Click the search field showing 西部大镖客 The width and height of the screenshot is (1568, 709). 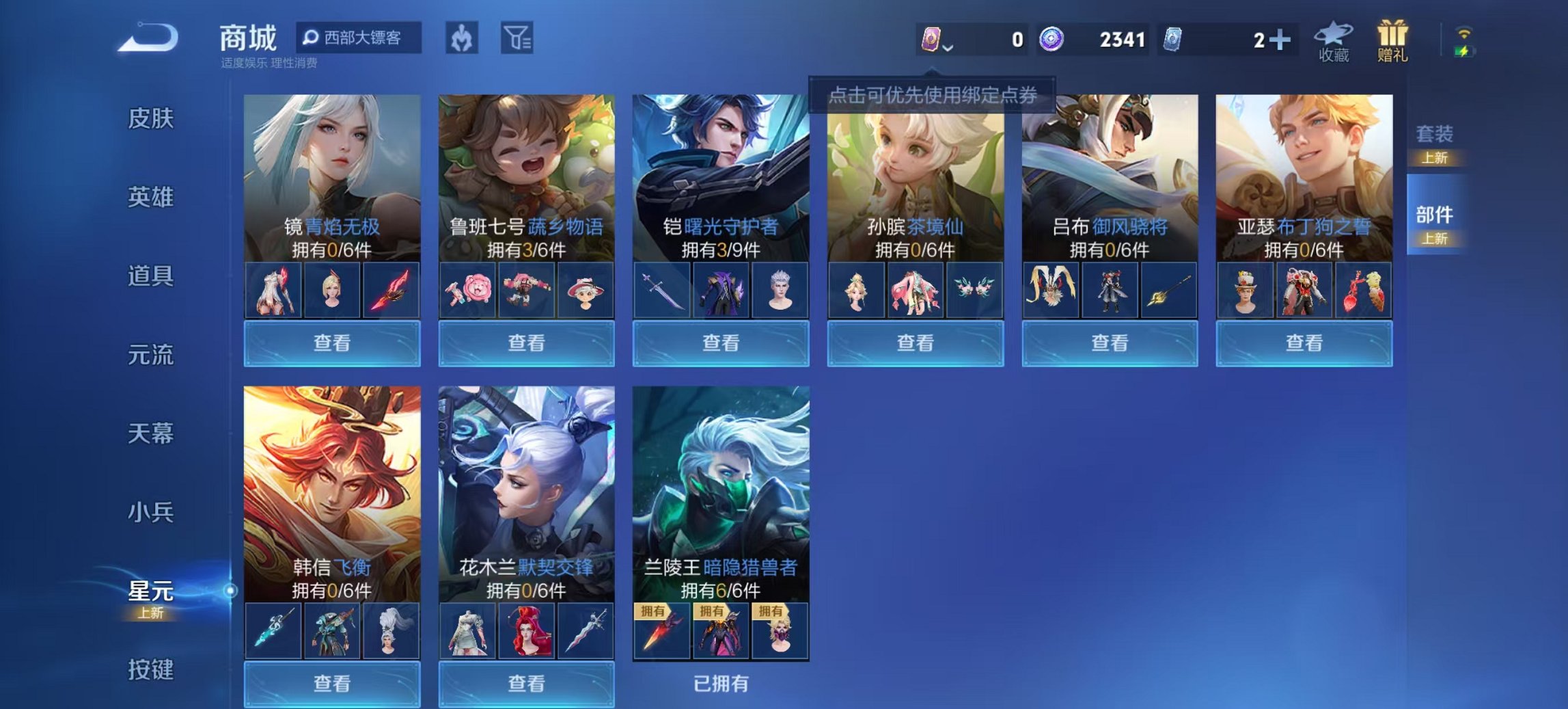point(359,38)
